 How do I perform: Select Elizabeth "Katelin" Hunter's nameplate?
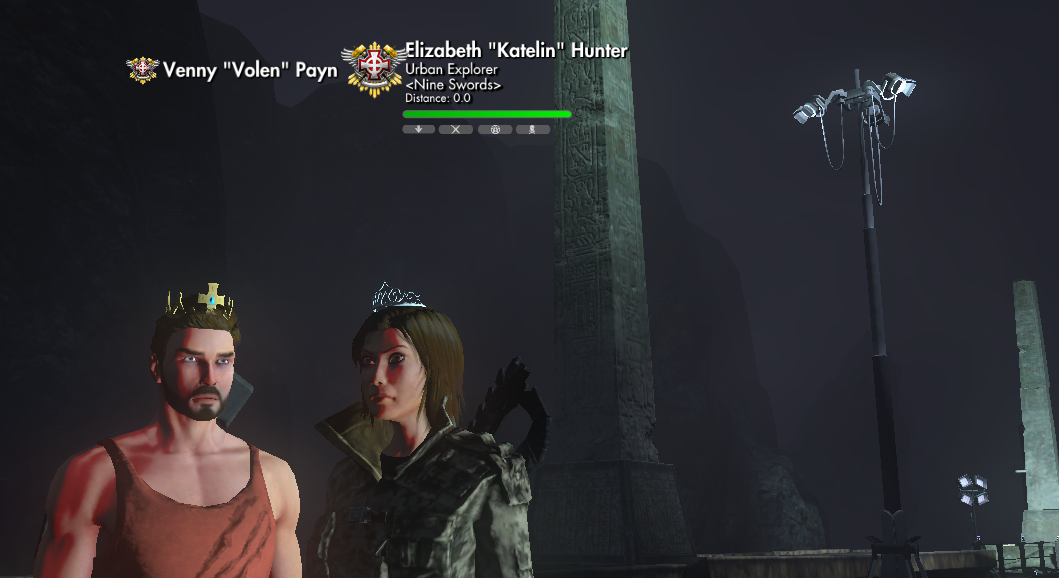point(516,52)
